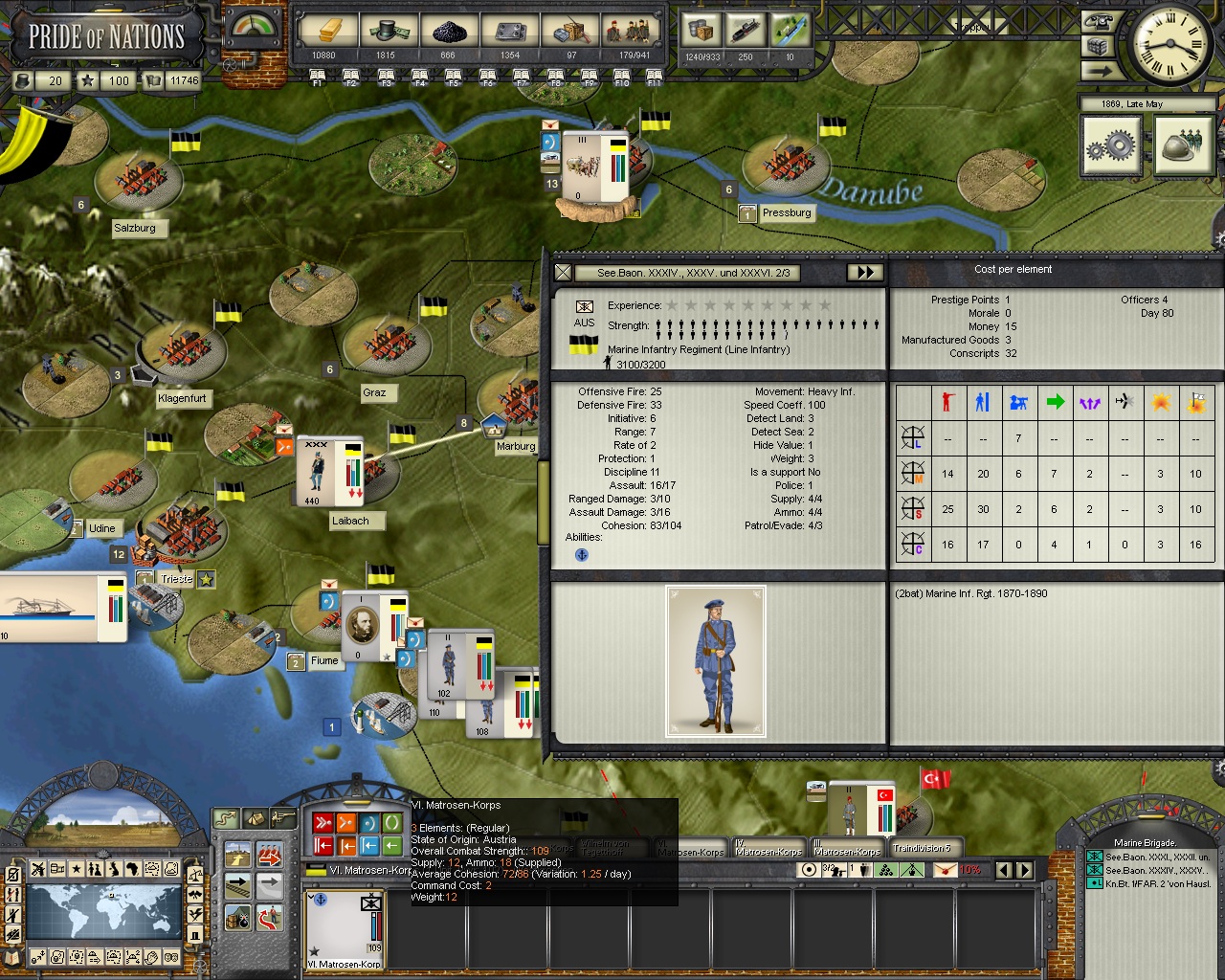End turn with the arrow button

click(1098, 71)
